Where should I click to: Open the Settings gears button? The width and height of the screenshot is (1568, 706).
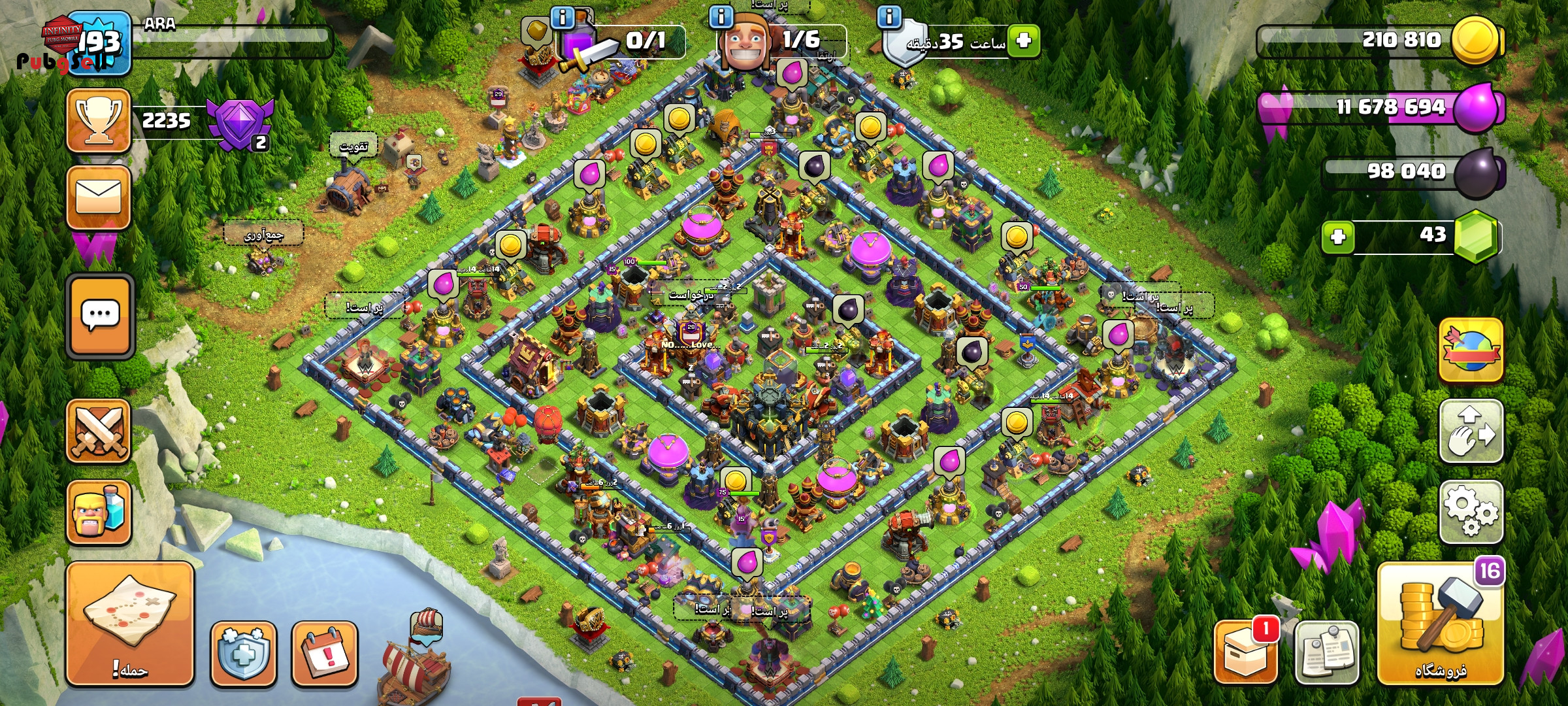pos(1471,512)
